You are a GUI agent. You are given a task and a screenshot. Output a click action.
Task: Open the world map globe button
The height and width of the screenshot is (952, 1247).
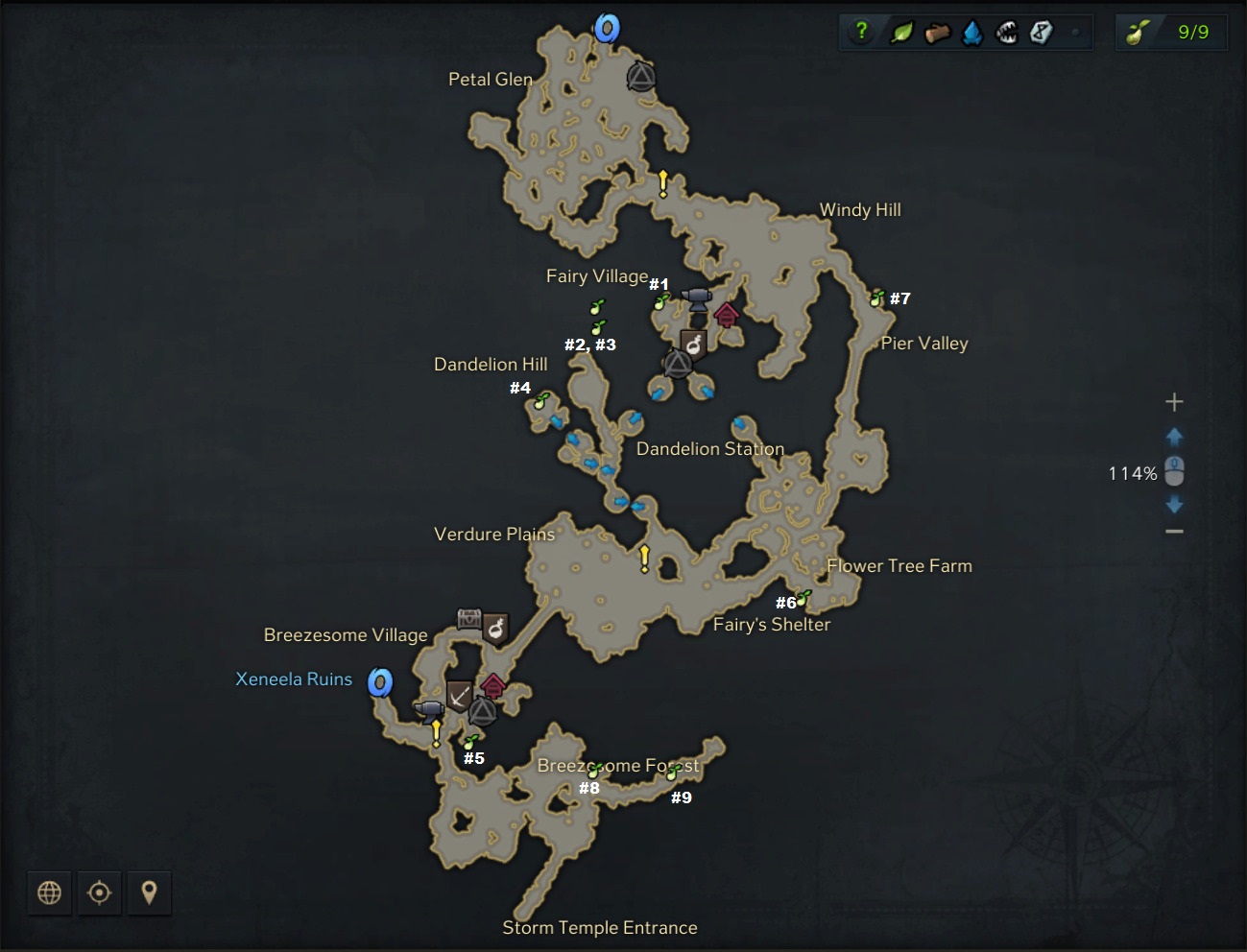(x=49, y=892)
